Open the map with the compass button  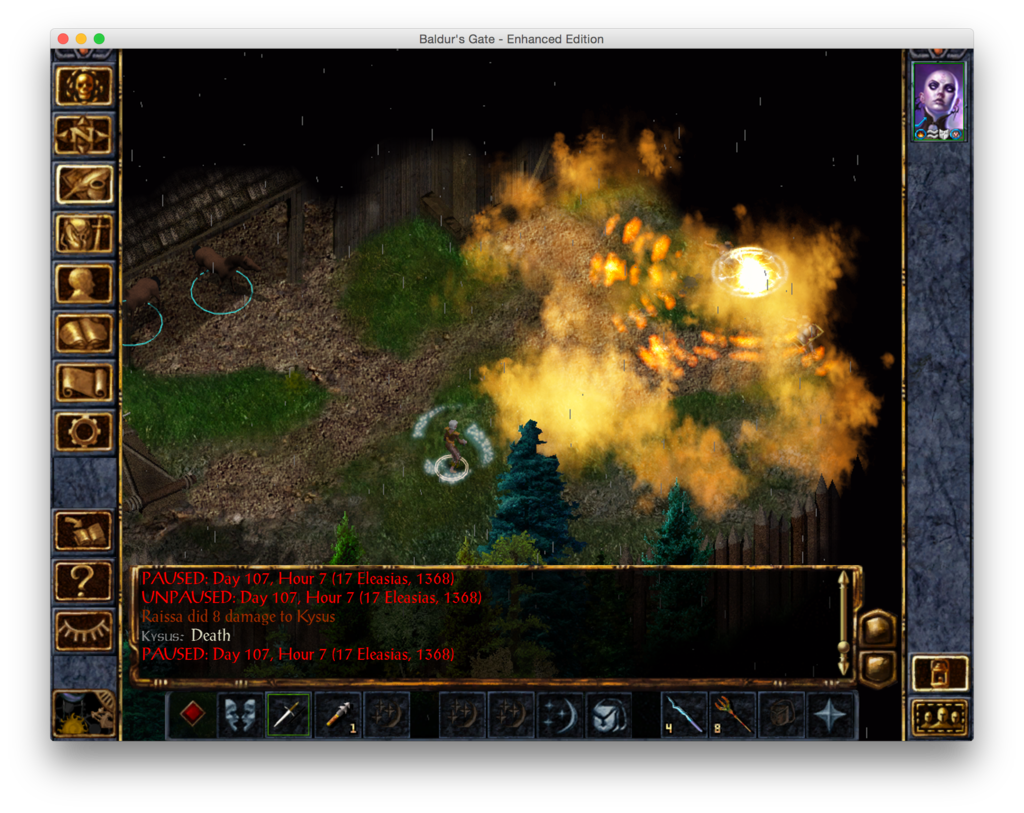click(x=84, y=135)
